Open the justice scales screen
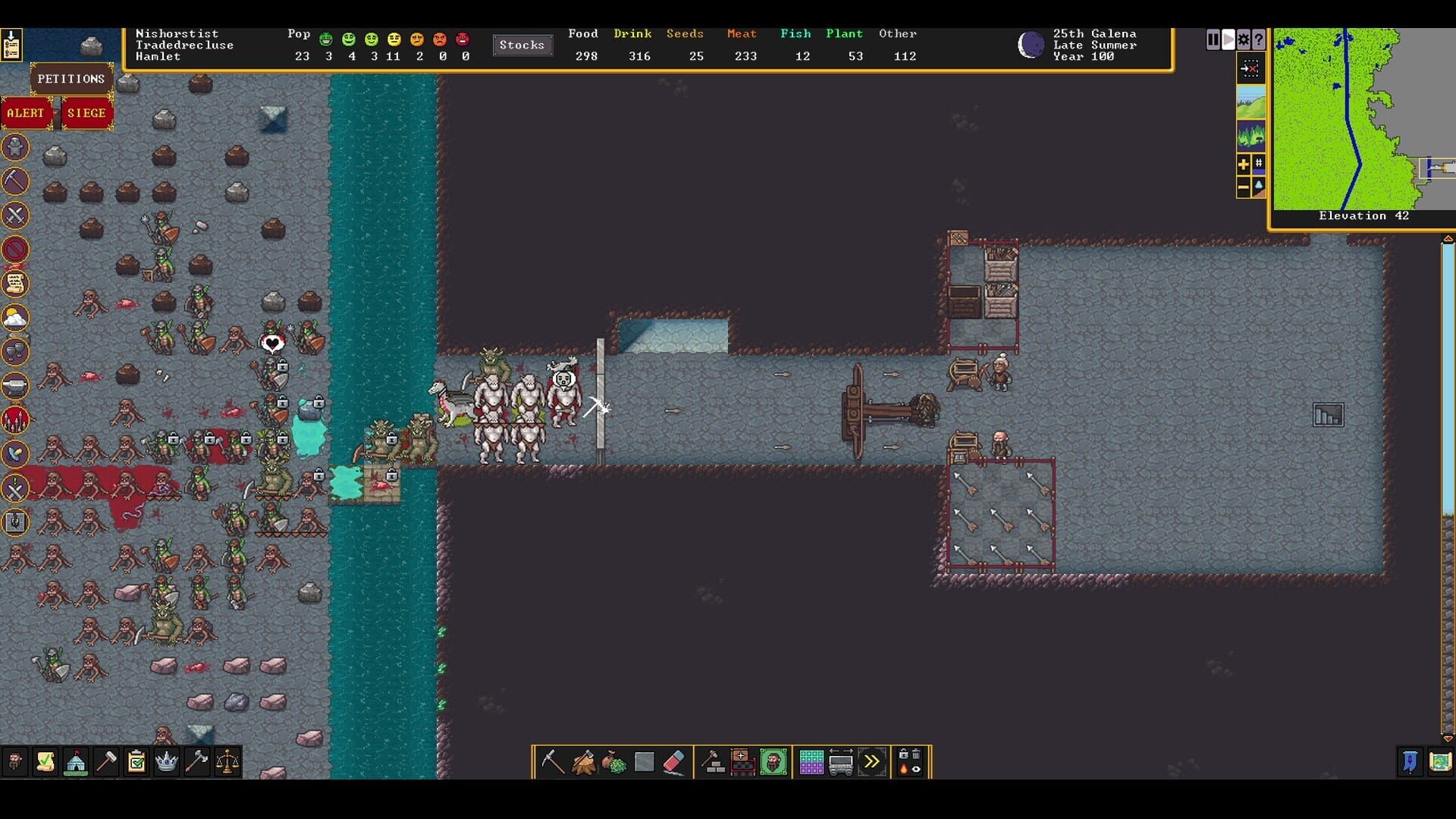Image resolution: width=1456 pixels, height=819 pixels. [x=227, y=762]
